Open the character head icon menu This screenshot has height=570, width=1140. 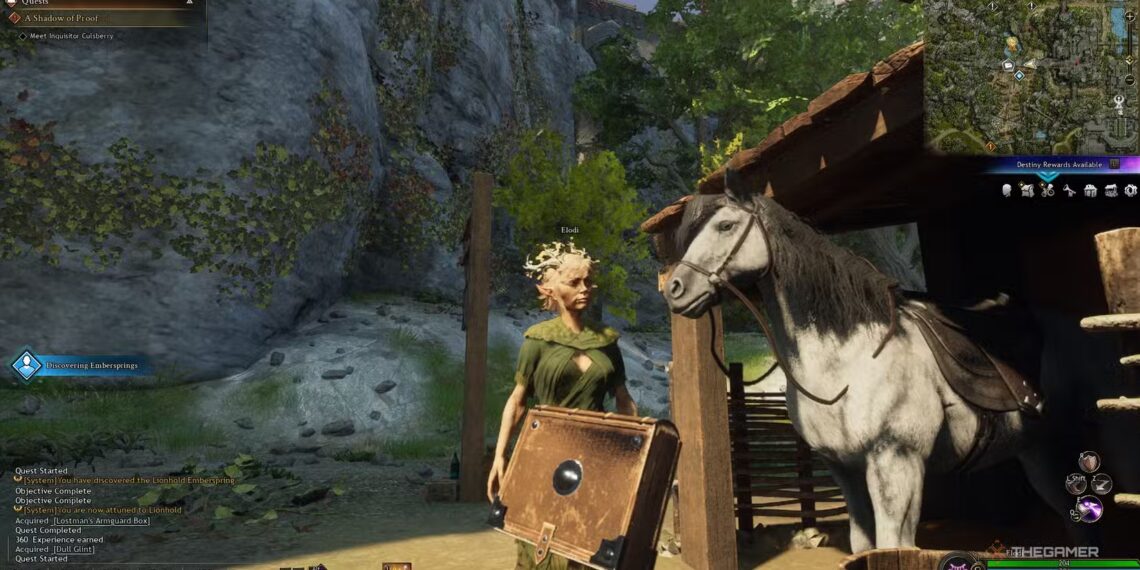(1007, 190)
